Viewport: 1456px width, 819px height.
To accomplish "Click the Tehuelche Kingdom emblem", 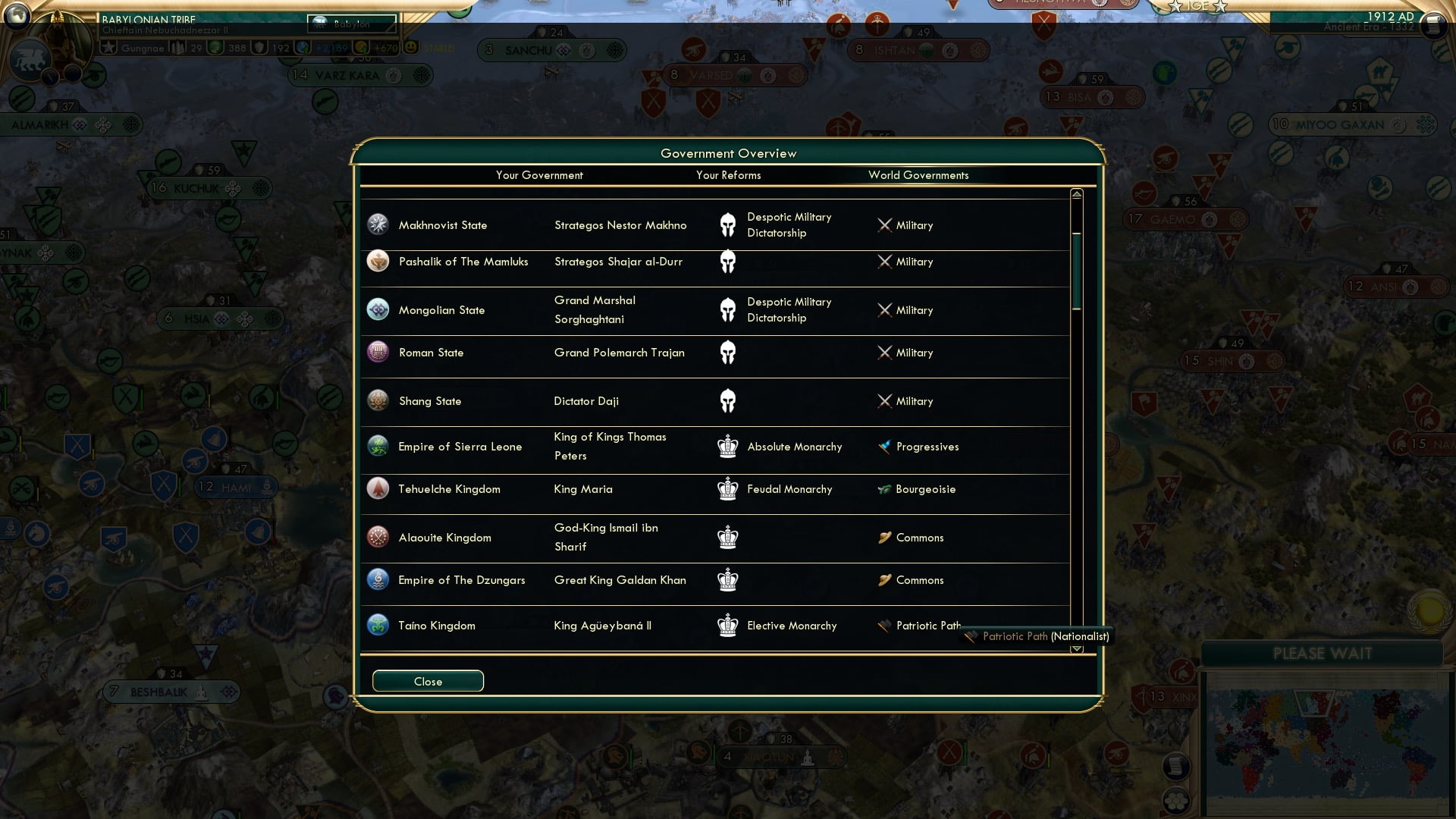I will click(x=378, y=488).
